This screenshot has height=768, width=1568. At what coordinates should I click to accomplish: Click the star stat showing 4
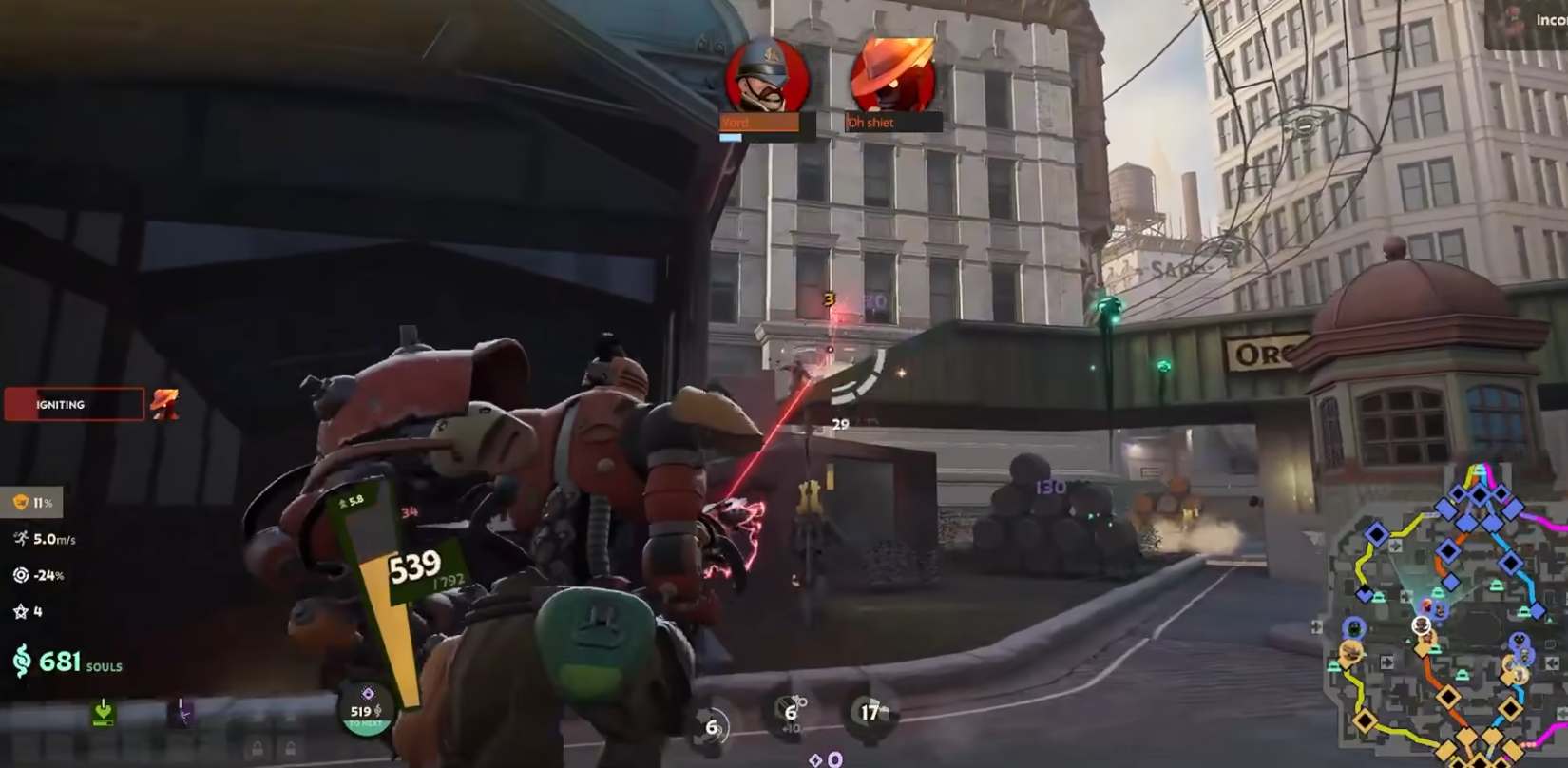click(28, 611)
